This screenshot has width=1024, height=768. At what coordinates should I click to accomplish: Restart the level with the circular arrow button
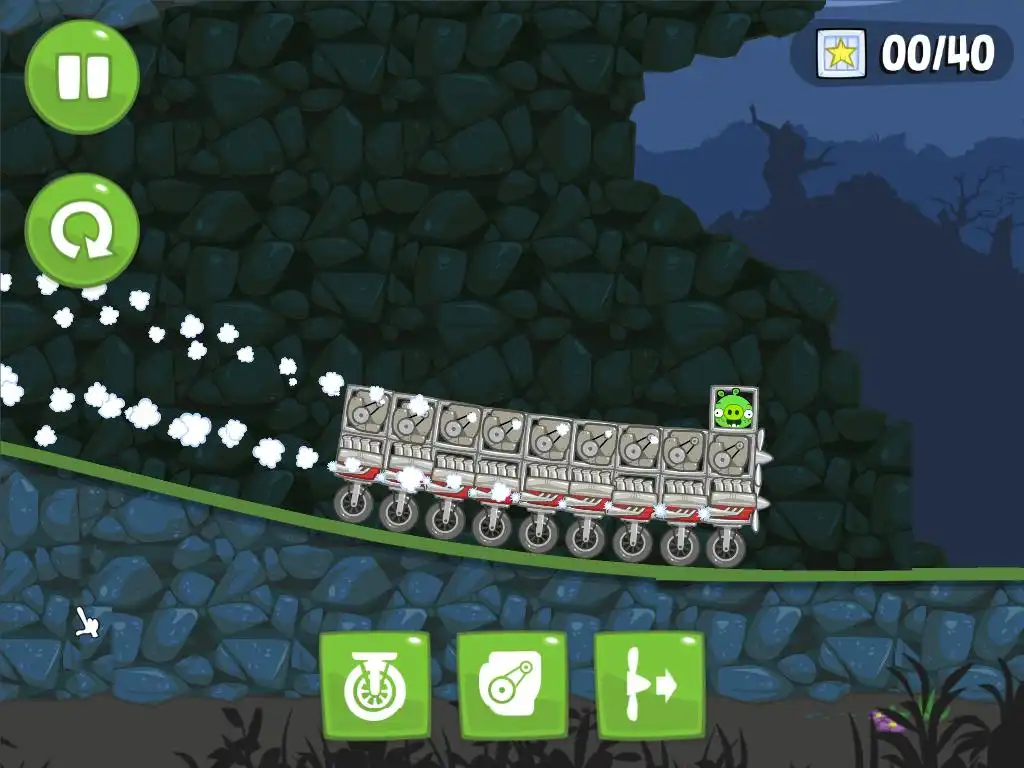pos(82,231)
